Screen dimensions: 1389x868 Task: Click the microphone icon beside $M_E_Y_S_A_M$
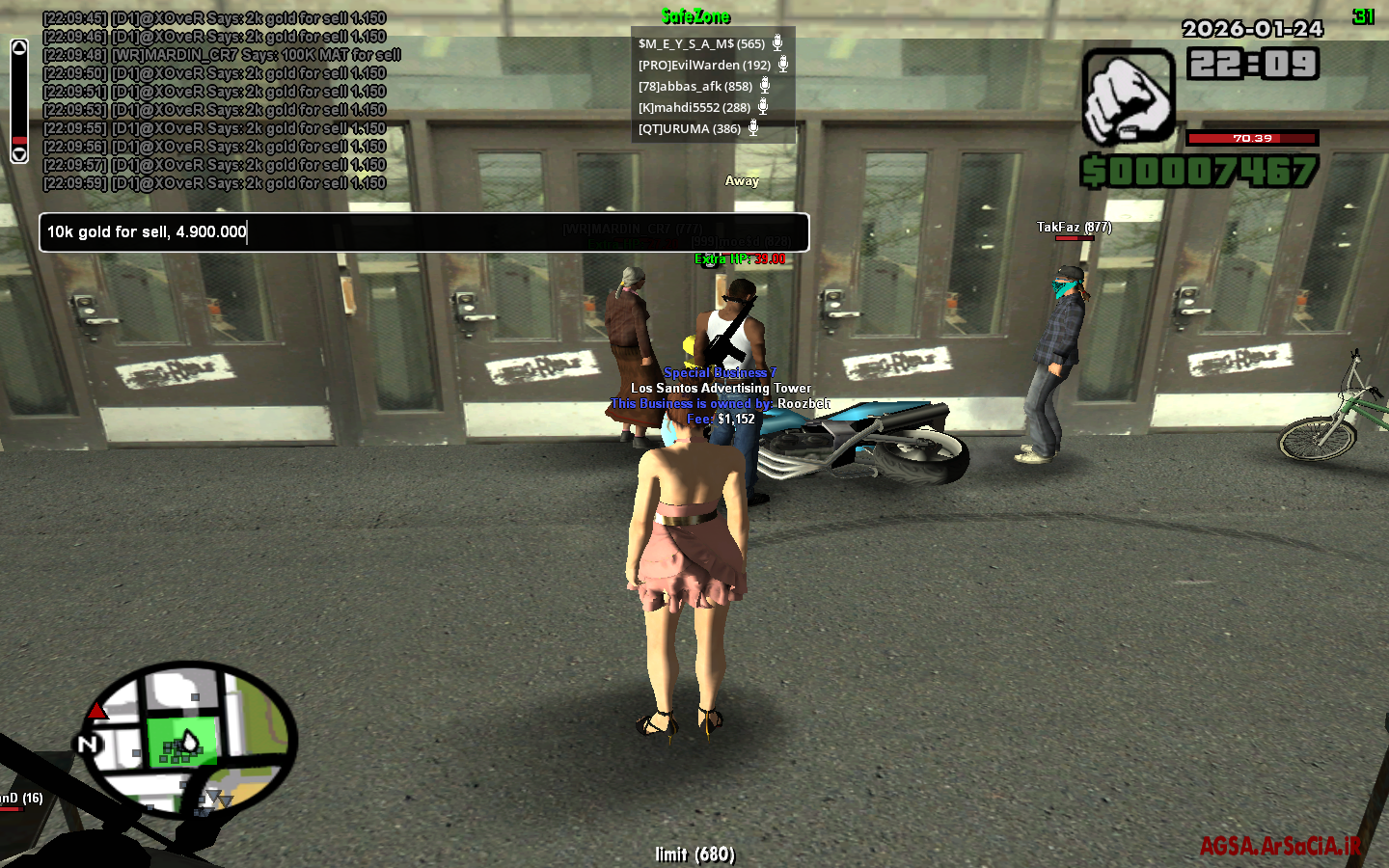pos(776,42)
